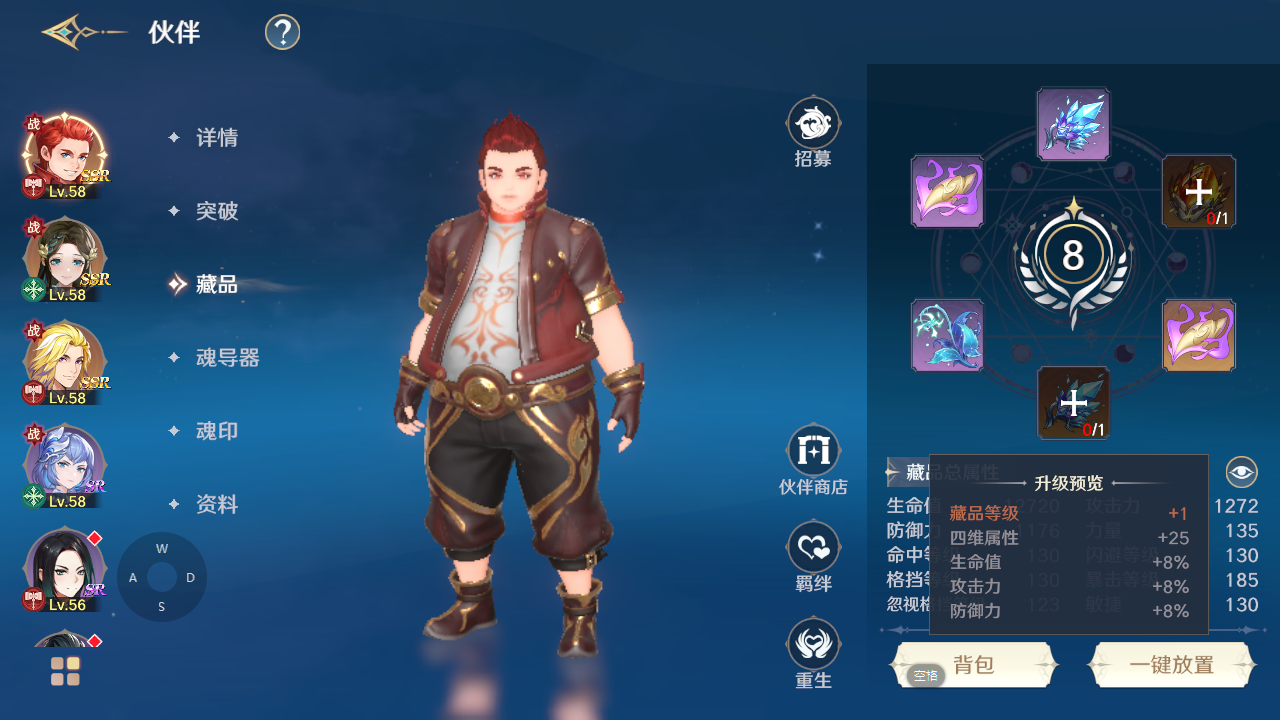Show the 资料 tab
The width and height of the screenshot is (1280, 720).
tap(216, 505)
